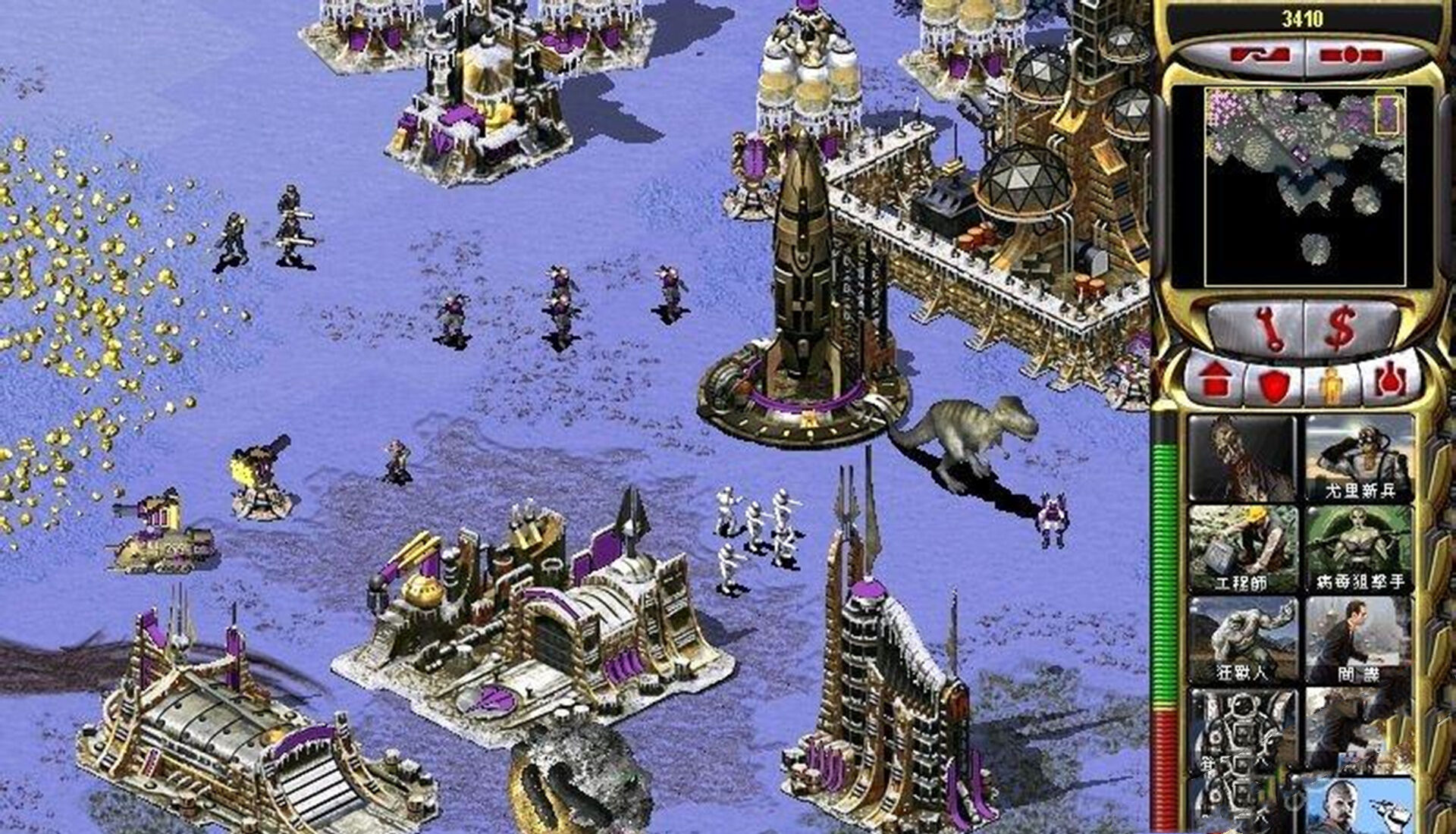The image size is (1456, 834).
Task: Build a Brute (狂獸人)
Action: 1241,641
